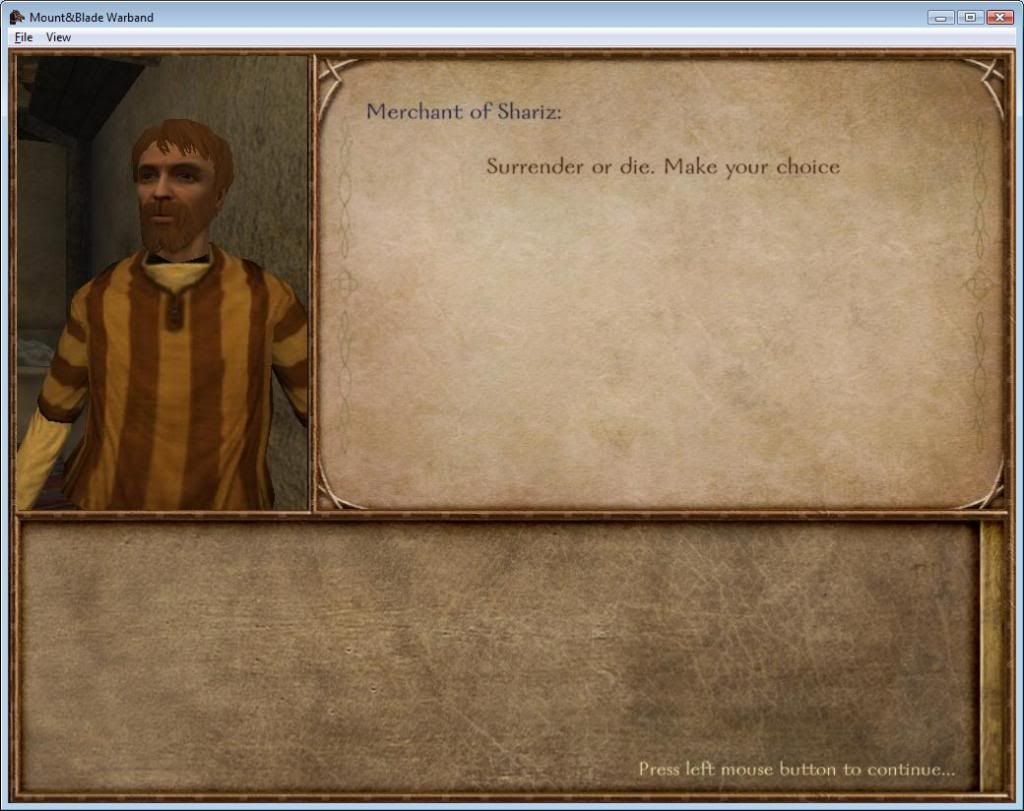The image size is (1024, 811).
Task: Close the Mount&Blade Warband window
Action: [x=999, y=17]
